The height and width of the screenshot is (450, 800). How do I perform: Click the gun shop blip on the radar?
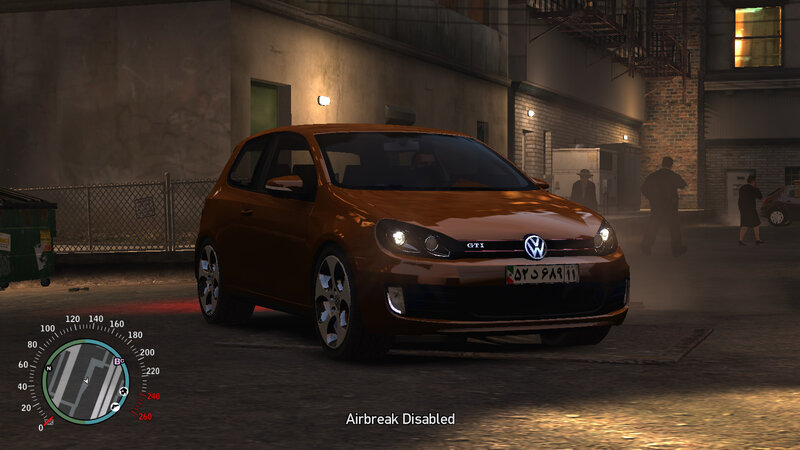pos(116,406)
